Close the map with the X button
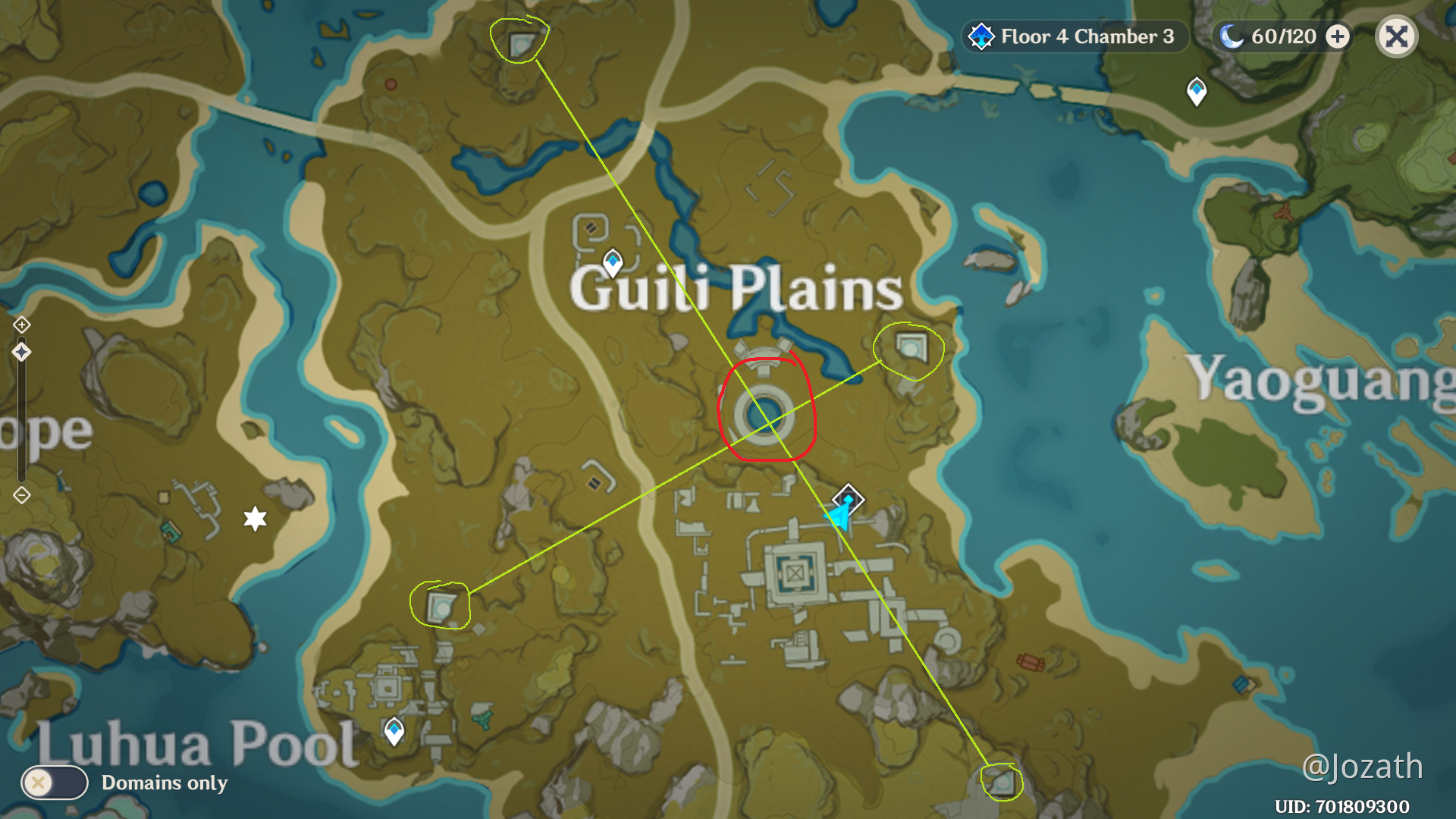 (x=1395, y=36)
